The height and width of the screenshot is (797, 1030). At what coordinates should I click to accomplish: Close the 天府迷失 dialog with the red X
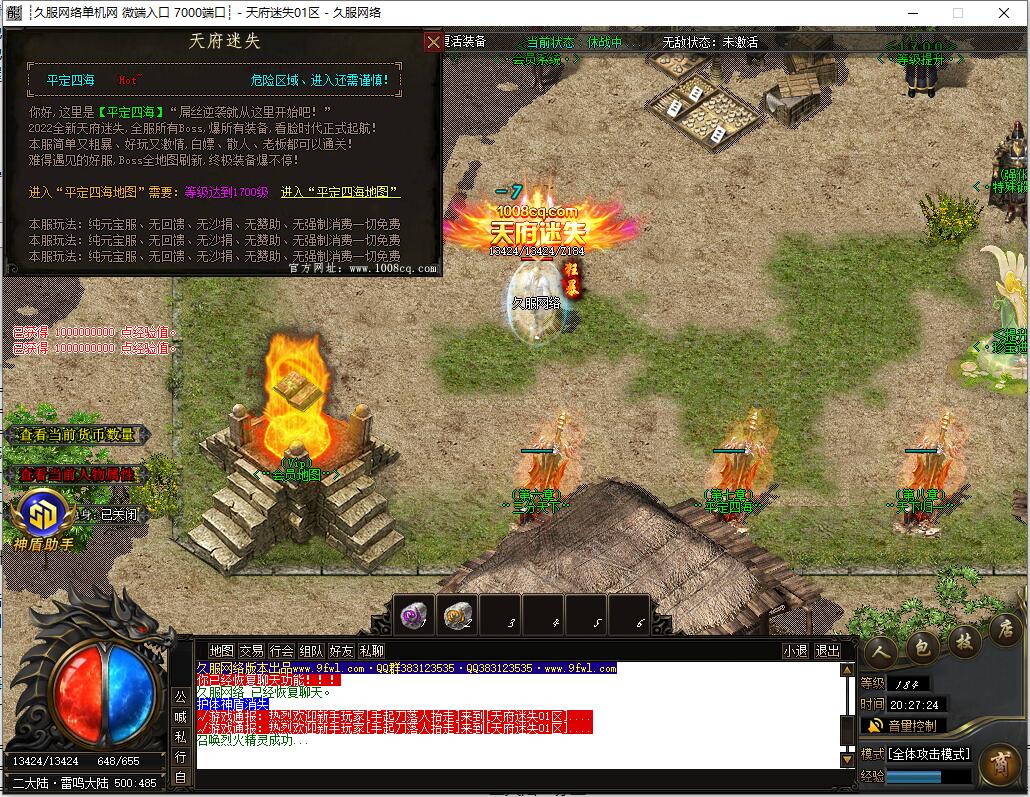[x=433, y=42]
